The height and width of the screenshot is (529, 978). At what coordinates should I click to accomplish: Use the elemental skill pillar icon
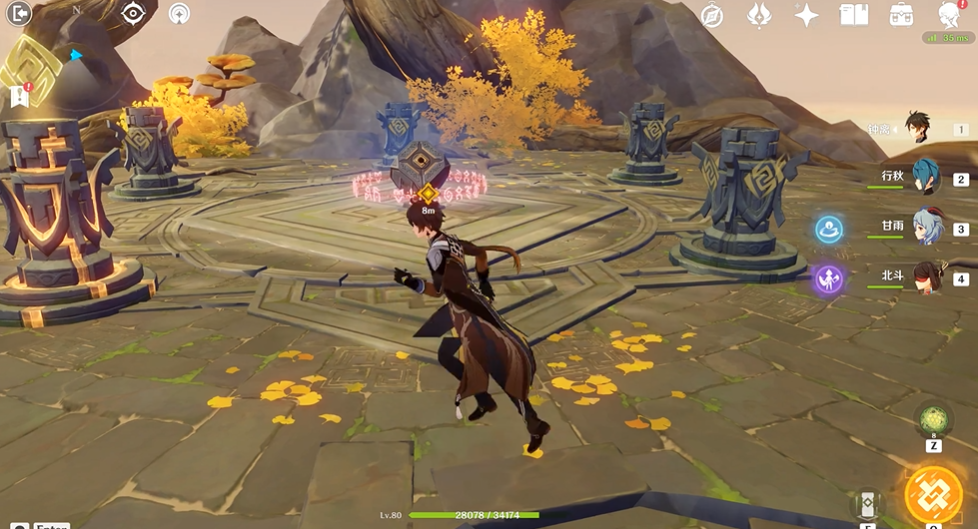click(867, 504)
